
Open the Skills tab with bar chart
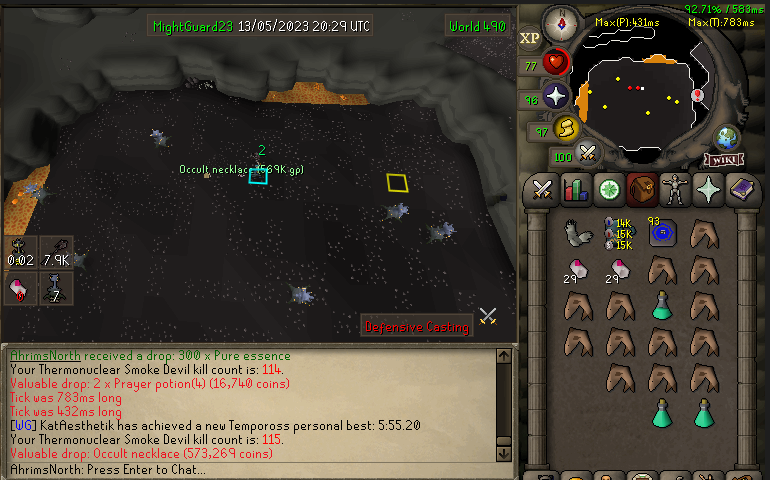[x=576, y=188]
